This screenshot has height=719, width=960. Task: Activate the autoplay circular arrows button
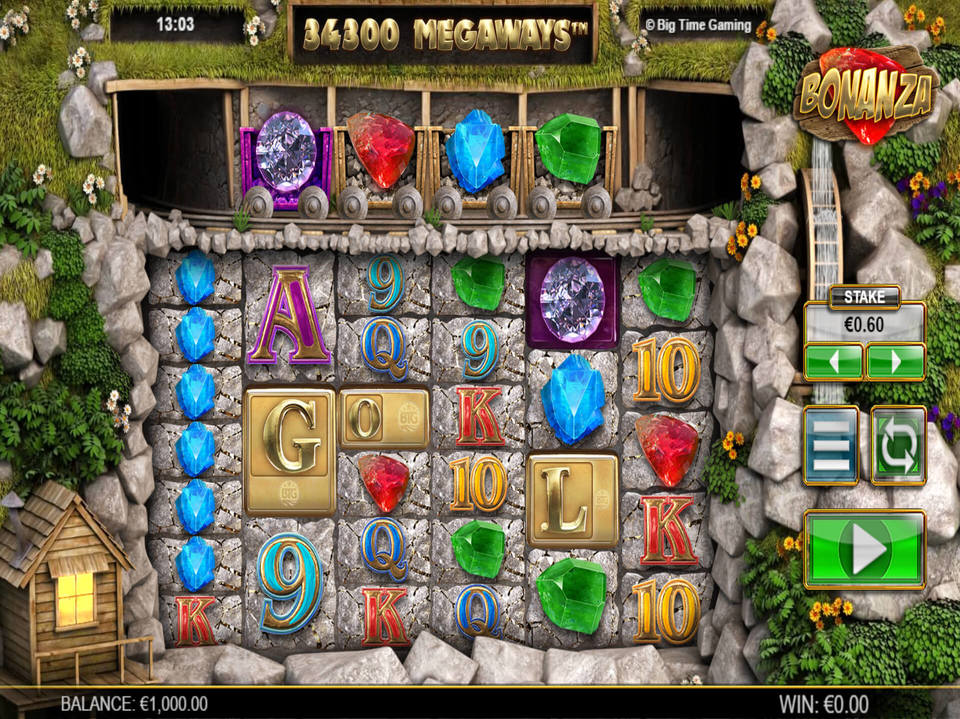click(898, 446)
